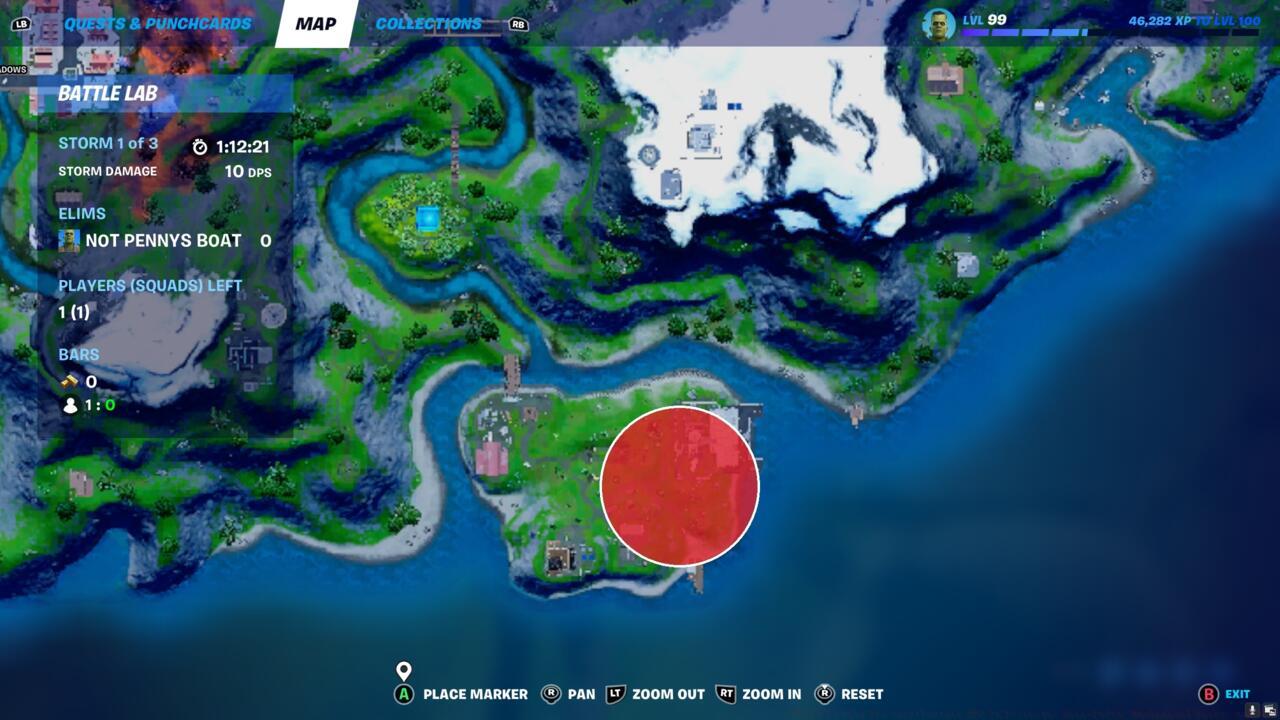
Task: Click the player count icon under Bars
Action: [x=68, y=406]
